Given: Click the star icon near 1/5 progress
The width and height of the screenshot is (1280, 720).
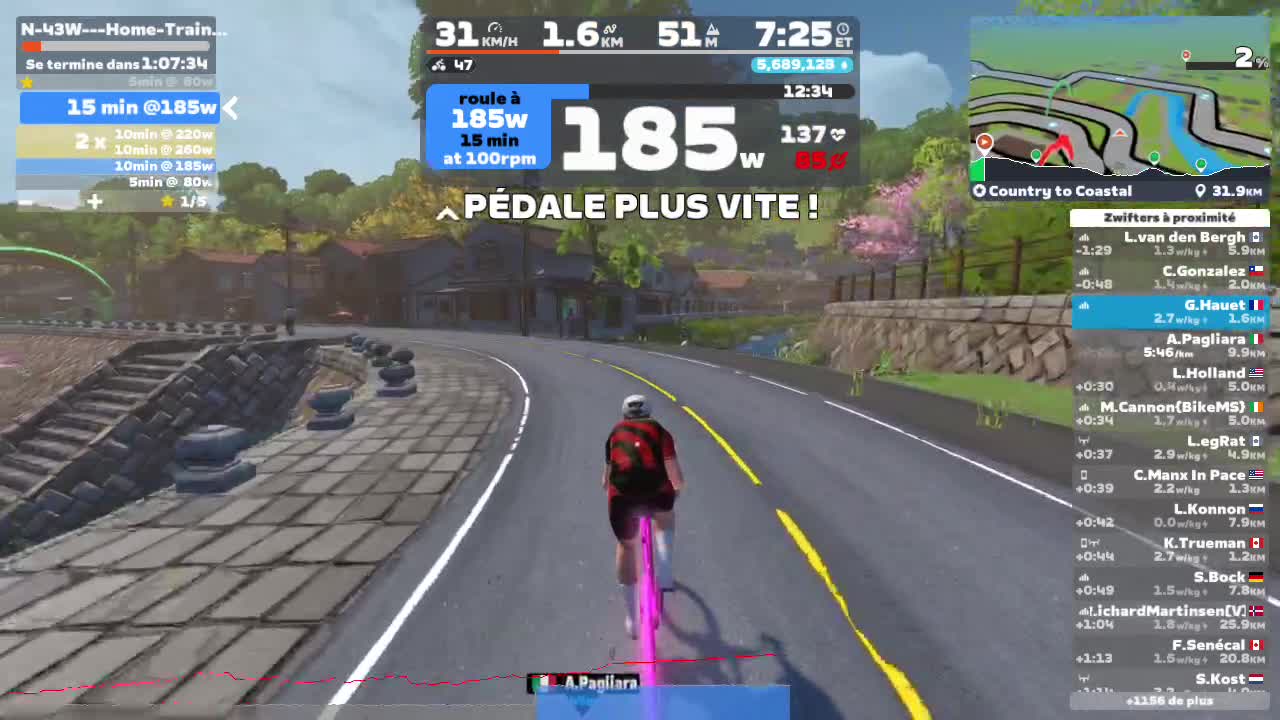Looking at the screenshot, I should click(x=168, y=201).
